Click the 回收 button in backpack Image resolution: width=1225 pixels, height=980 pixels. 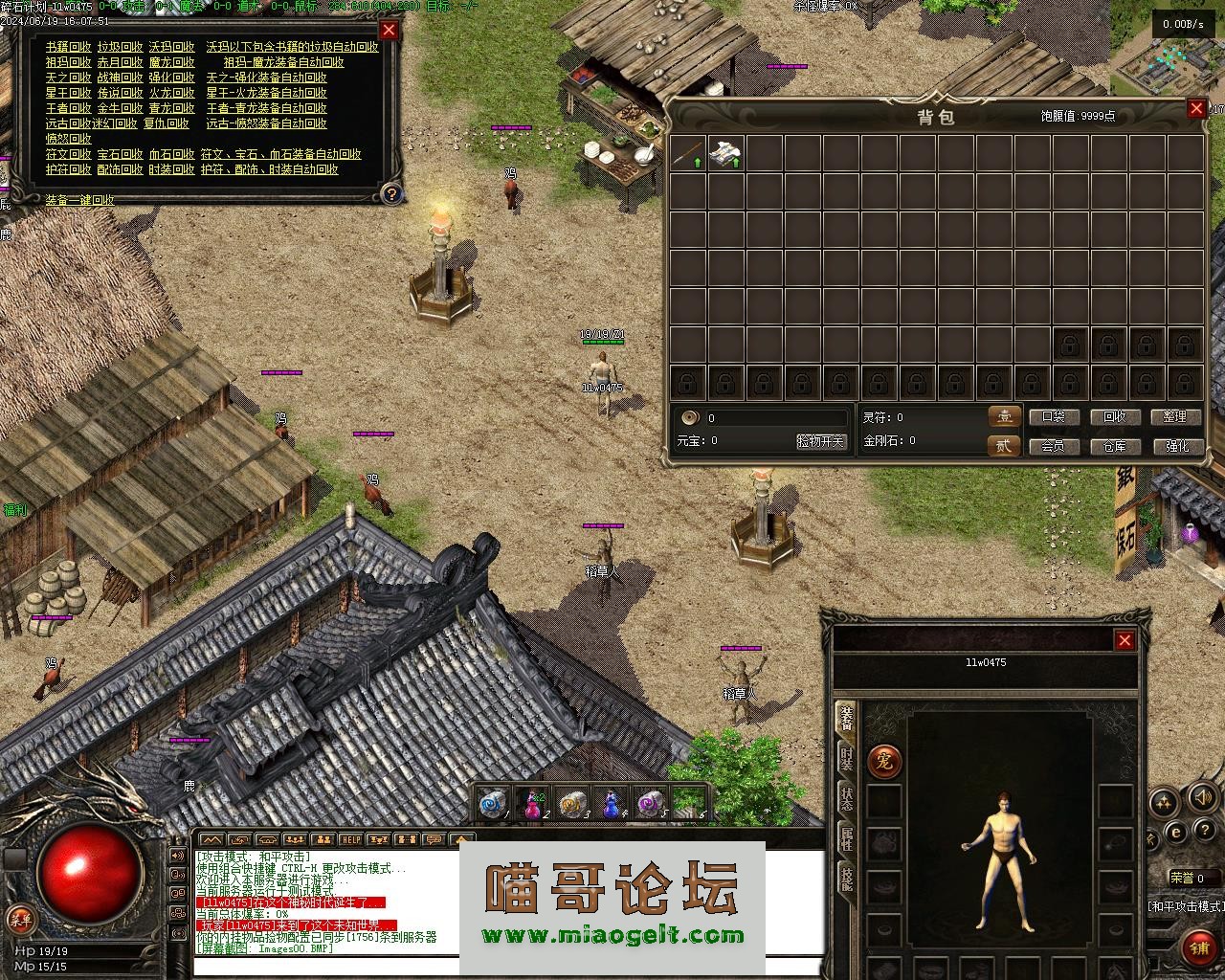[x=1115, y=417]
